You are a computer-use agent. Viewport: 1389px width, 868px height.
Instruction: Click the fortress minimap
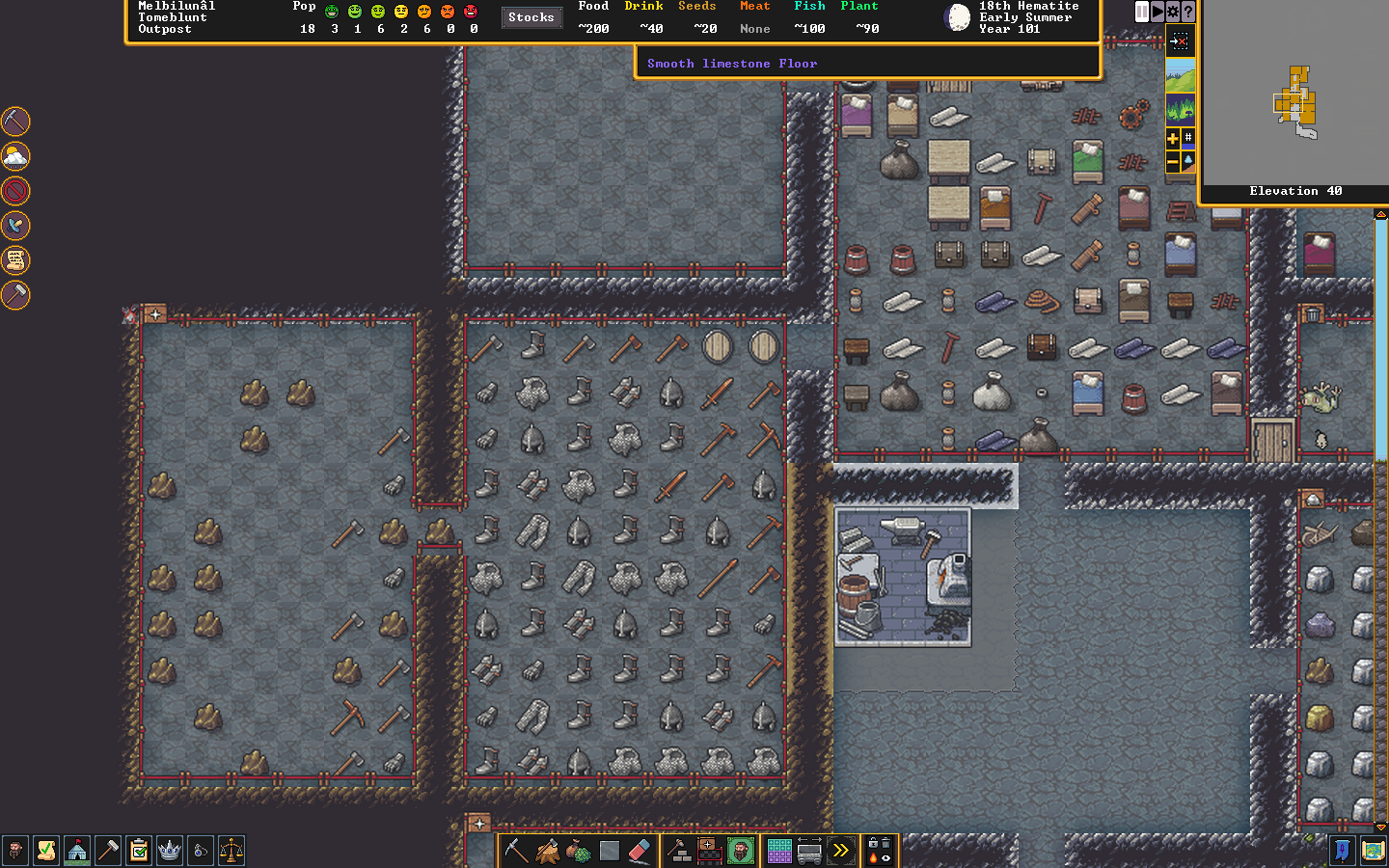pos(1295,101)
